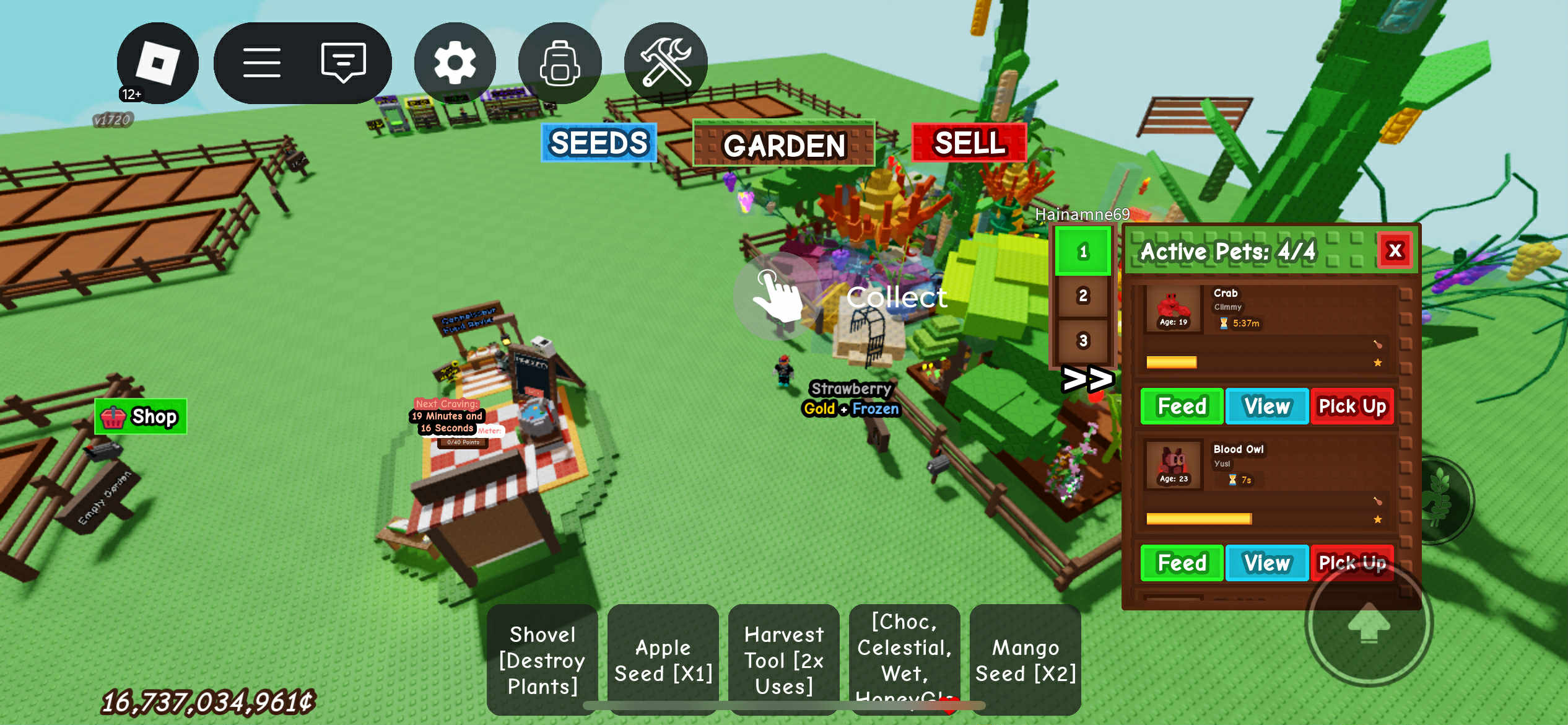Open the gear settings menu

(455, 63)
